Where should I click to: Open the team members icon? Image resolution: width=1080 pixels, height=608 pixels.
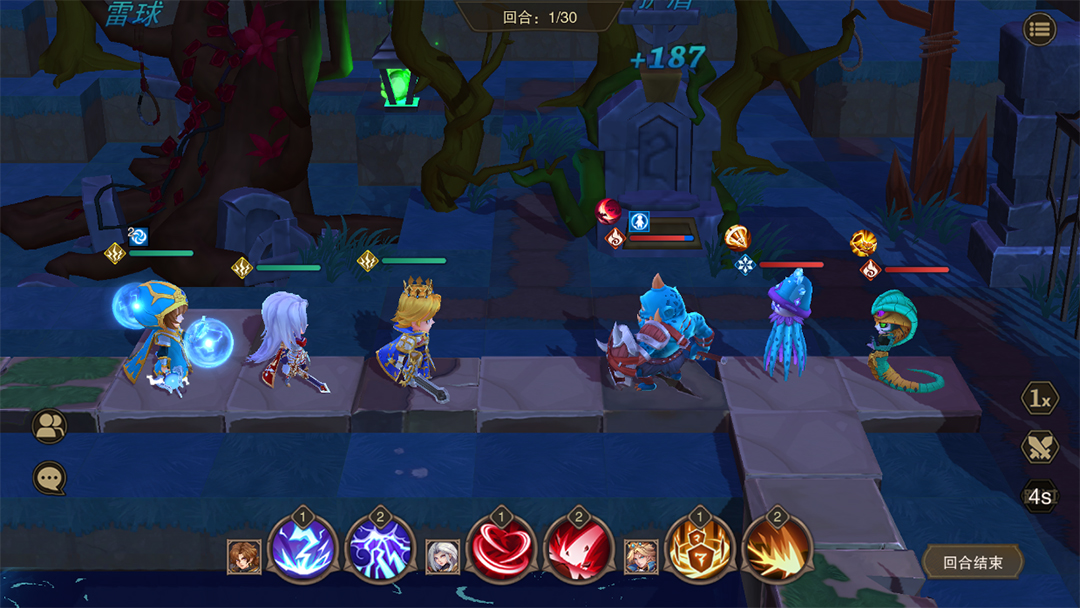click(x=49, y=427)
